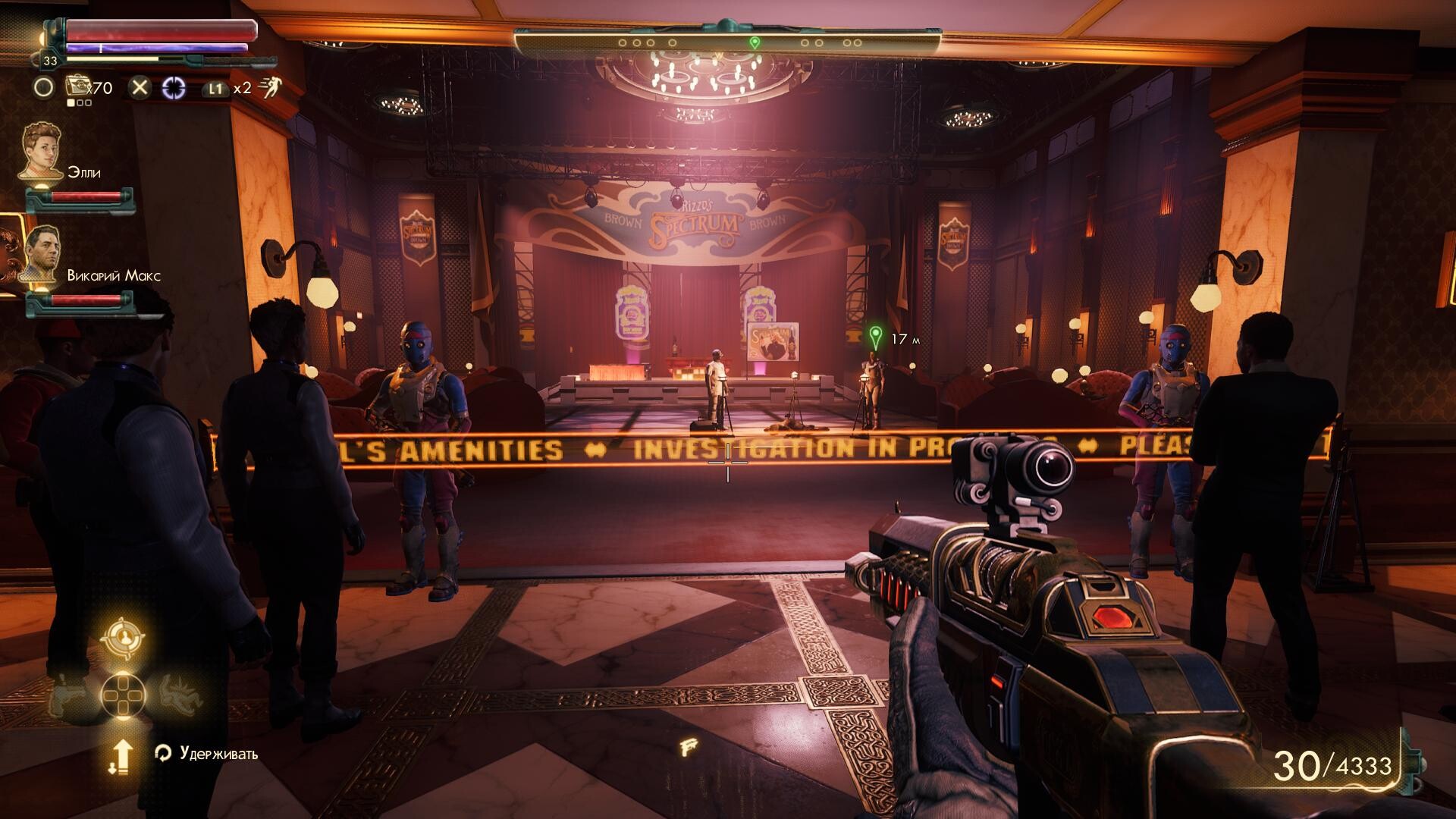Select Викарий Макс's companion portrait
The width and height of the screenshot is (1456, 819).
pyautogui.click(x=42, y=254)
